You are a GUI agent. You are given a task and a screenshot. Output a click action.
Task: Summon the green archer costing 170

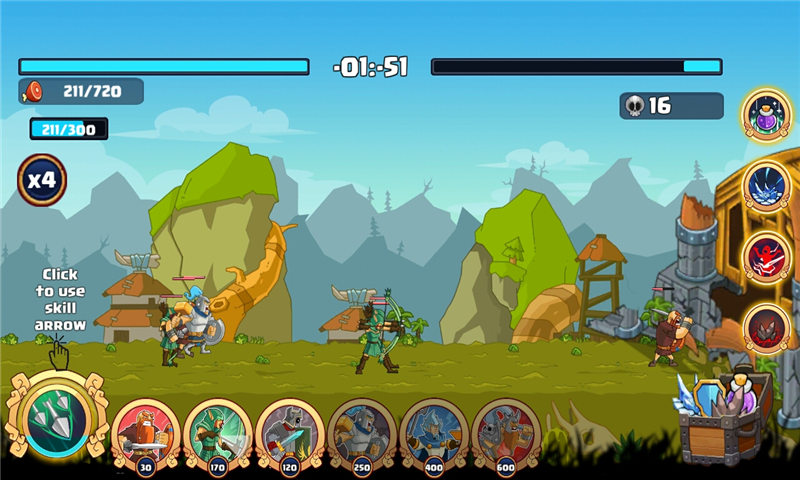(218, 431)
